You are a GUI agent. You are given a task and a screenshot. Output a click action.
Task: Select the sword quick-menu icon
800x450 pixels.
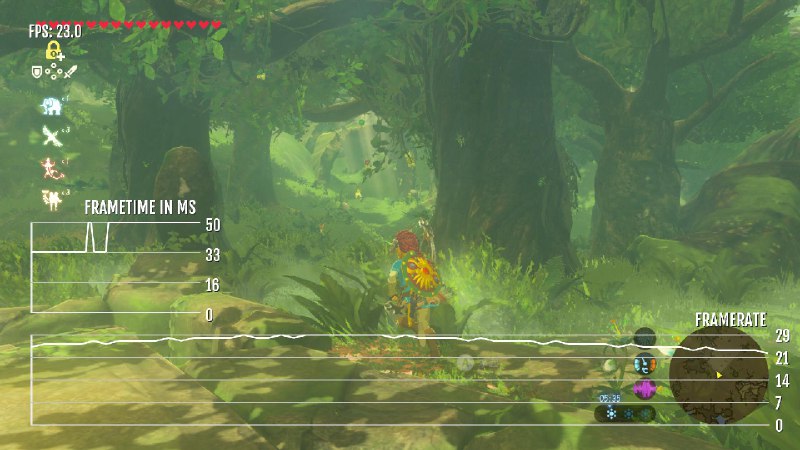click(72, 71)
